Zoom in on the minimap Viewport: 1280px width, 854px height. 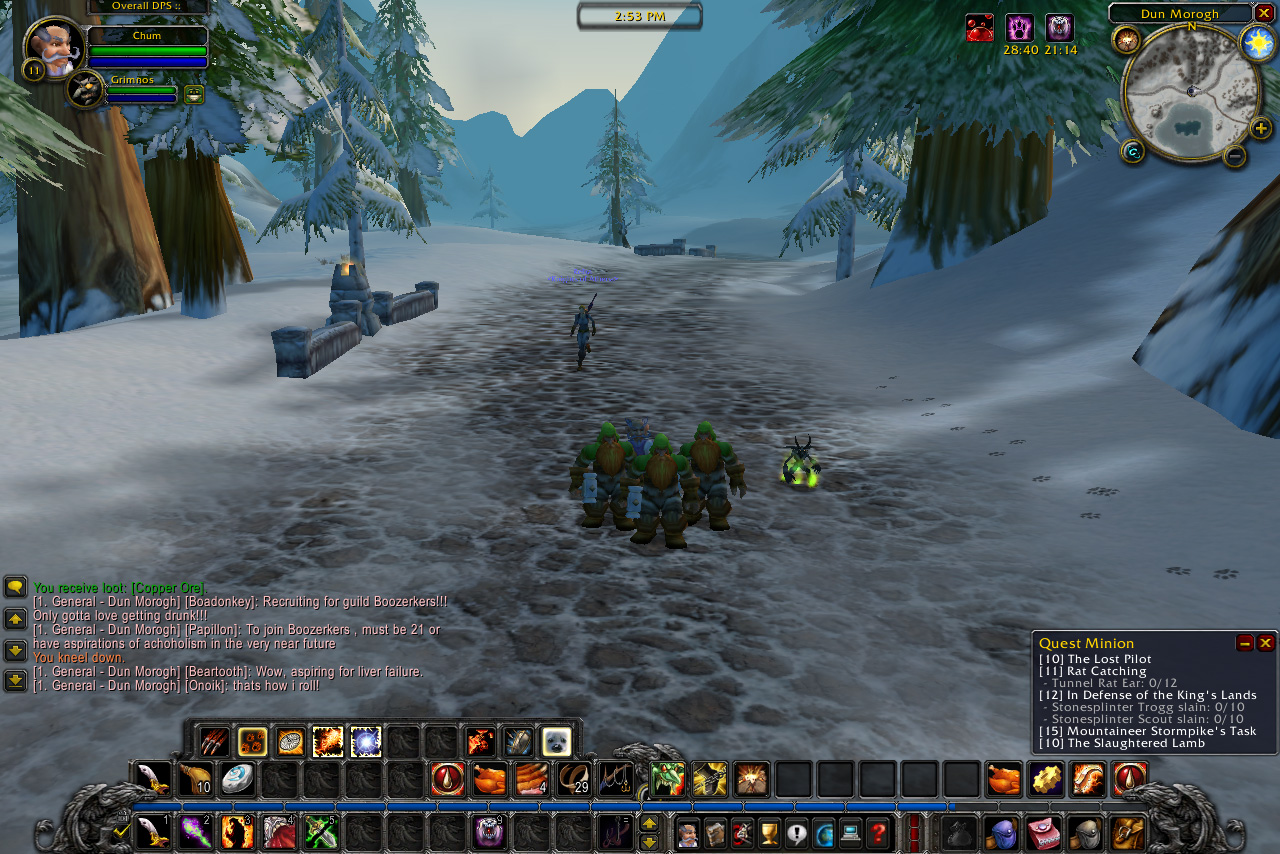pos(1260,128)
